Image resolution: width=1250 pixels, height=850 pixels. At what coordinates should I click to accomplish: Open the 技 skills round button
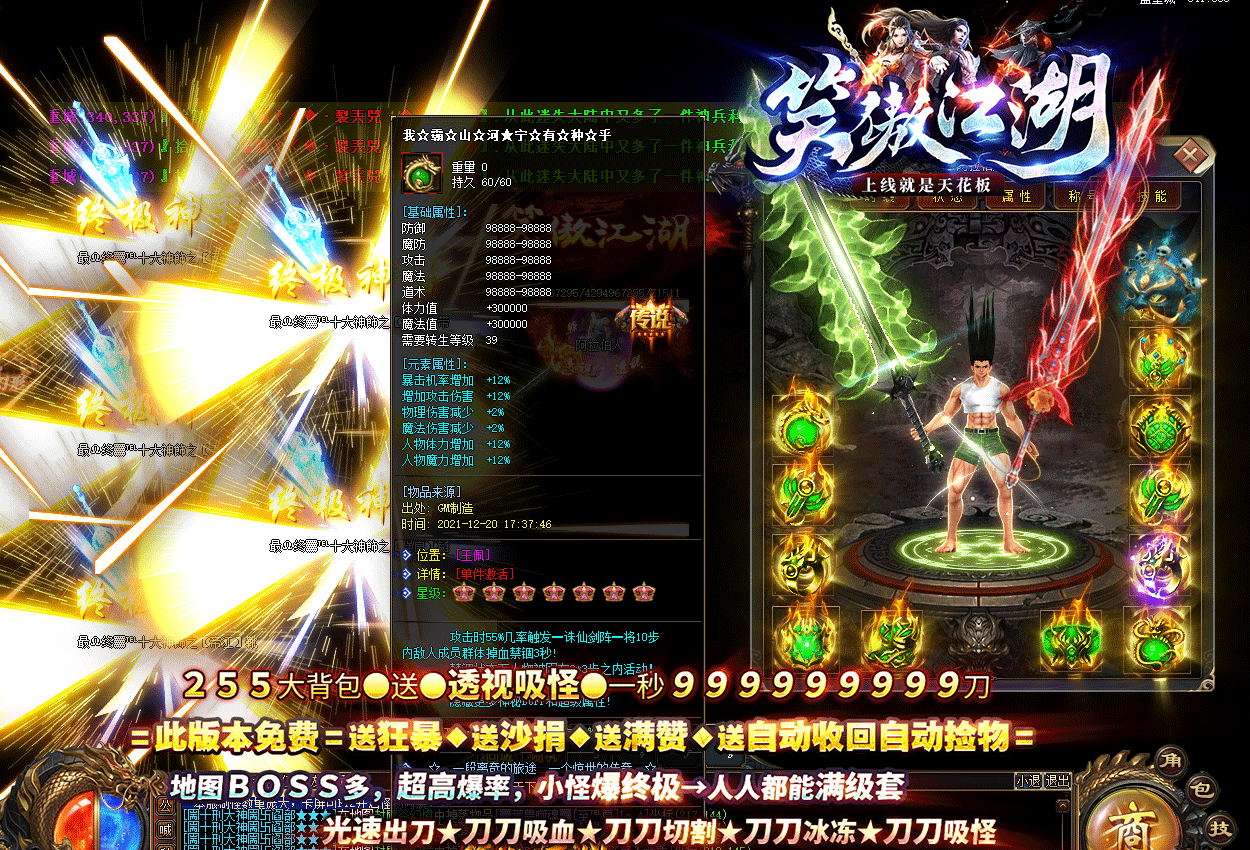click(x=1220, y=828)
